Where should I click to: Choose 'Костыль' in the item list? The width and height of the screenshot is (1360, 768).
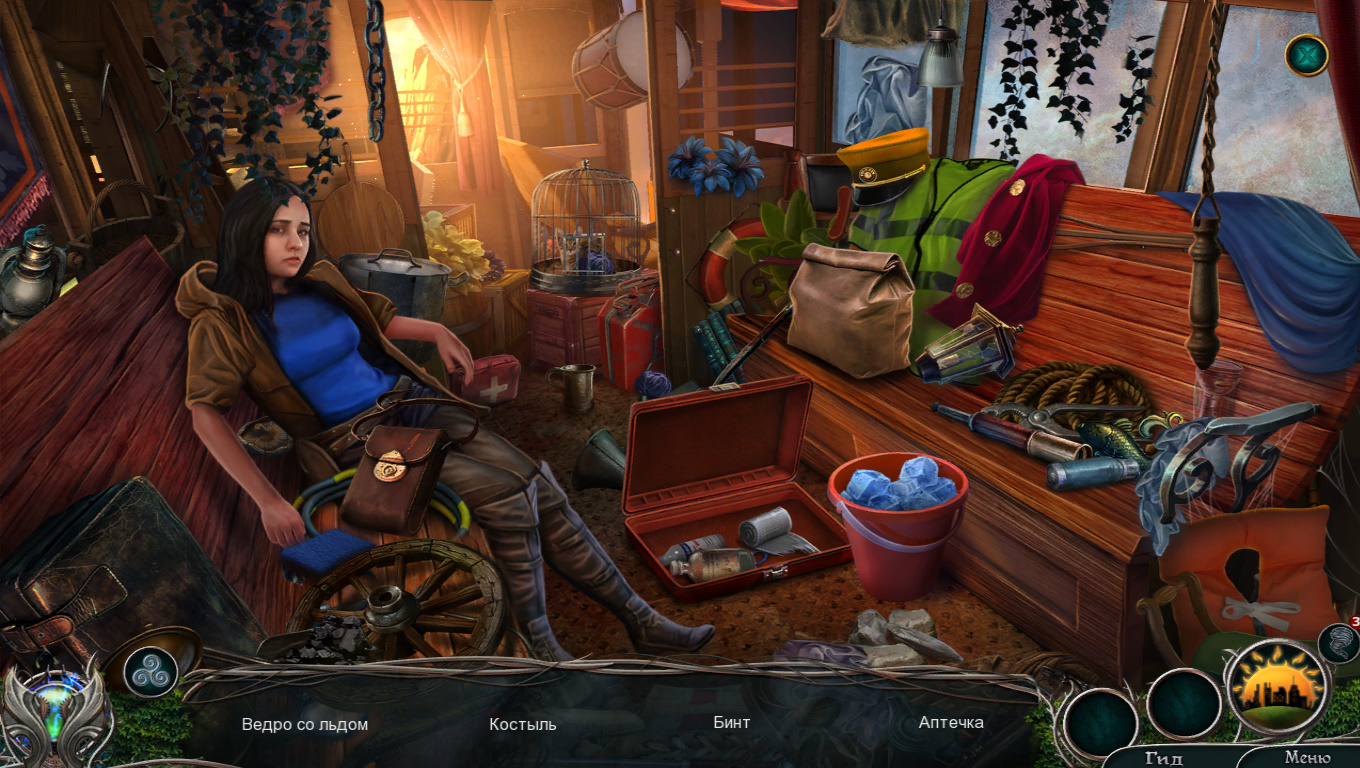click(523, 724)
